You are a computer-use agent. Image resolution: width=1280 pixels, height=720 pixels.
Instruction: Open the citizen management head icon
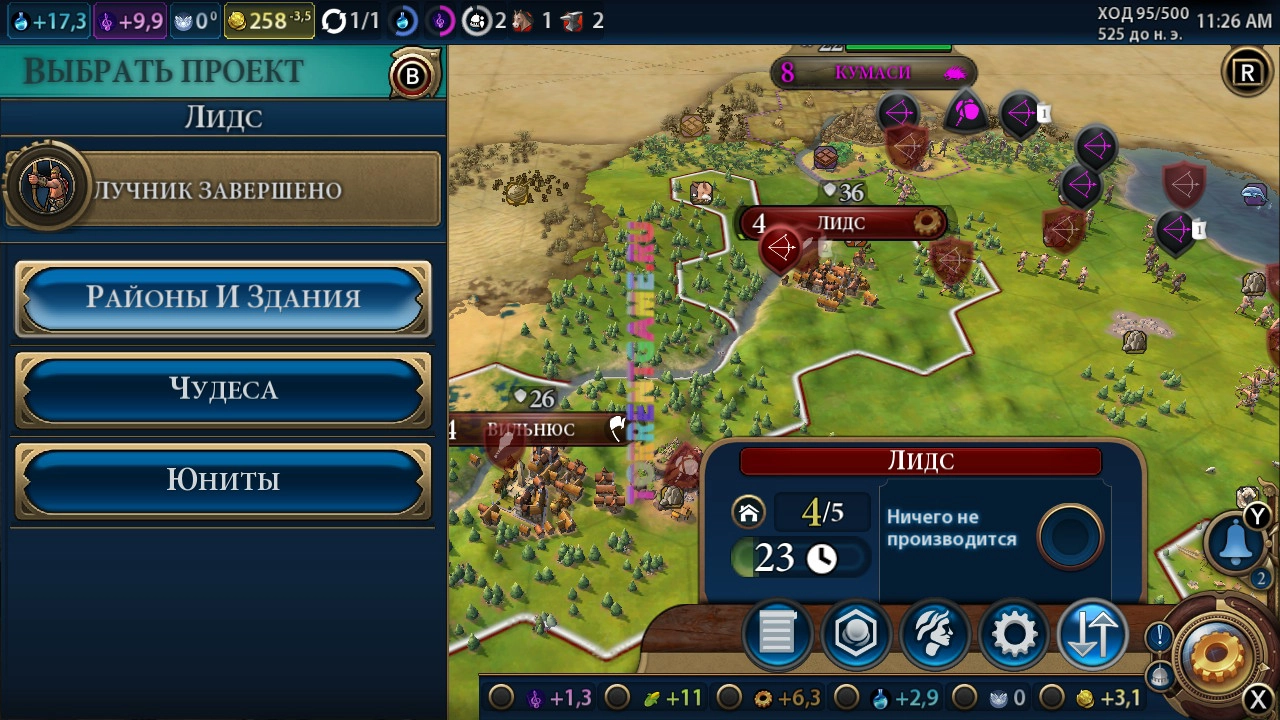point(935,634)
